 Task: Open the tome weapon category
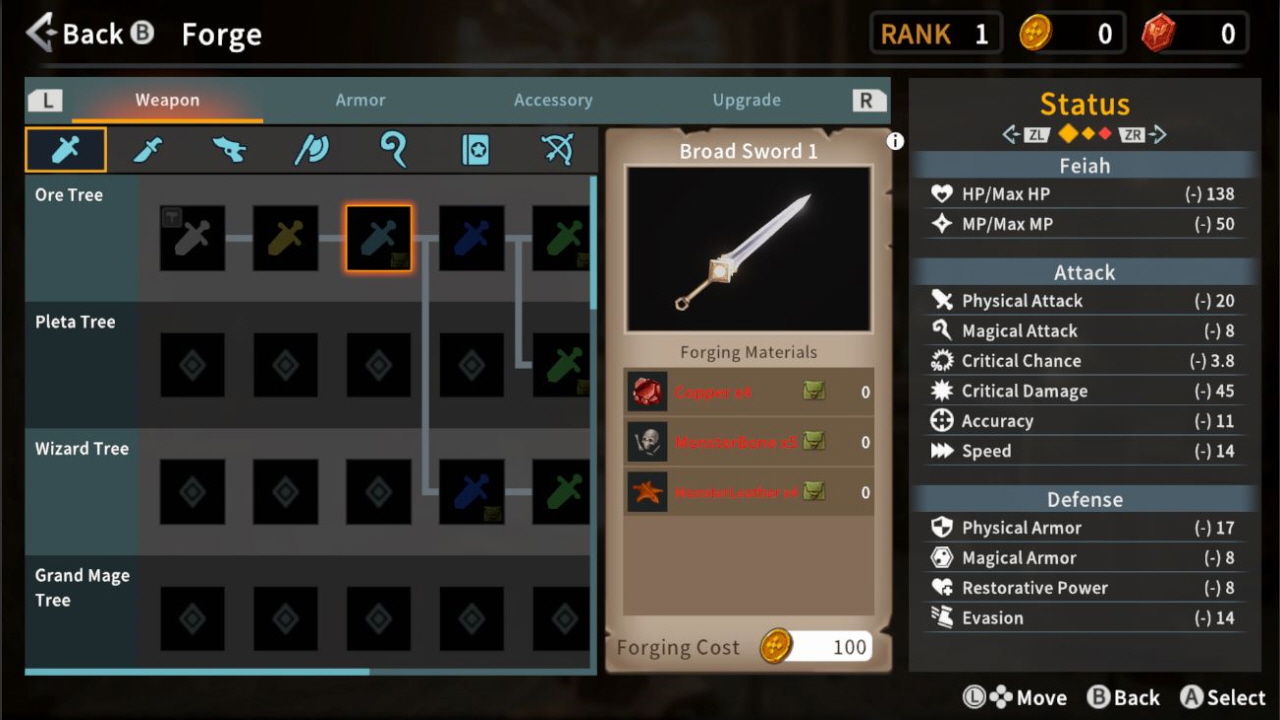coord(475,148)
